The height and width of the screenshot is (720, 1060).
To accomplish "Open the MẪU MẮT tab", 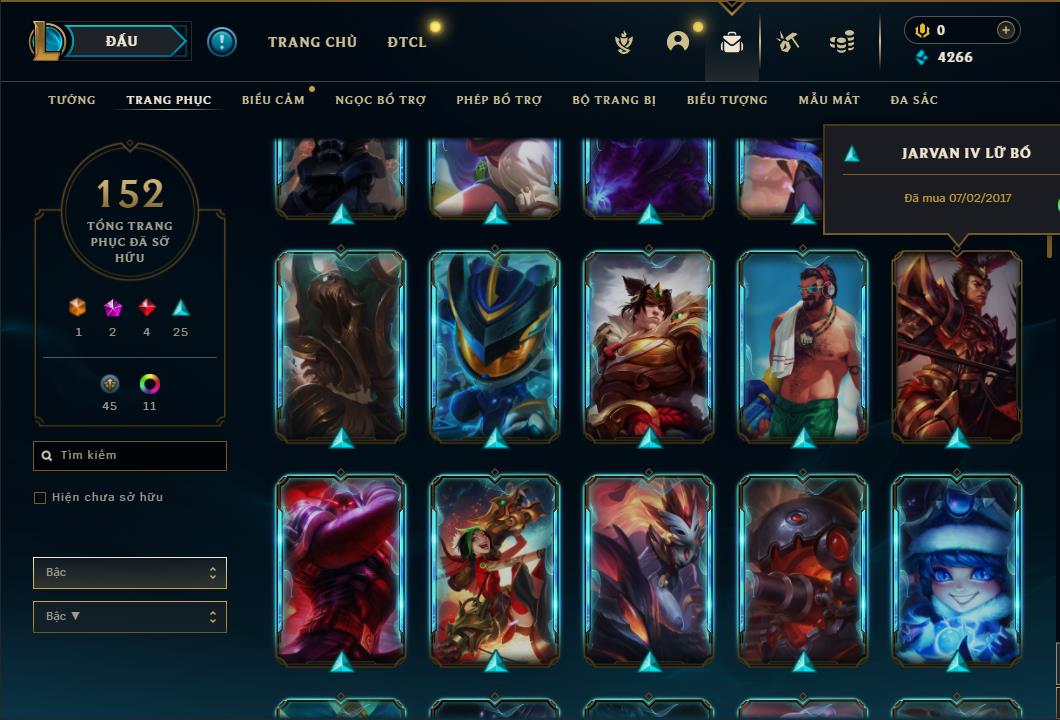I will [x=829, y=100].
